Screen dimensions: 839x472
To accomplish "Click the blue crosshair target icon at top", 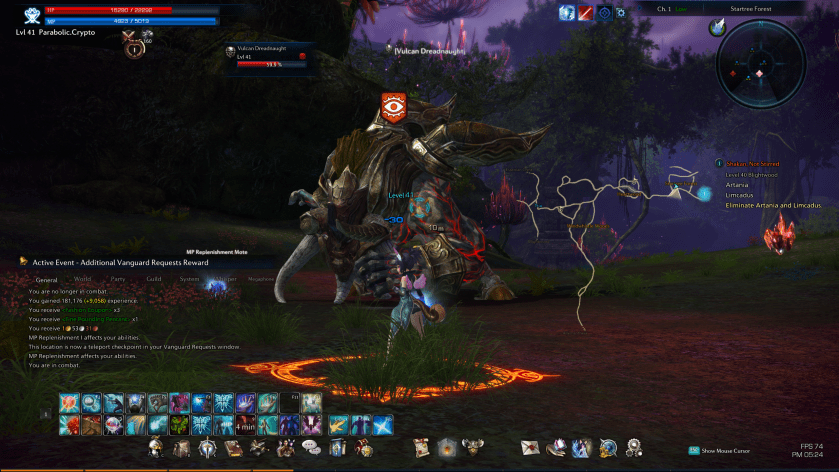I will [x=604, y=13].
